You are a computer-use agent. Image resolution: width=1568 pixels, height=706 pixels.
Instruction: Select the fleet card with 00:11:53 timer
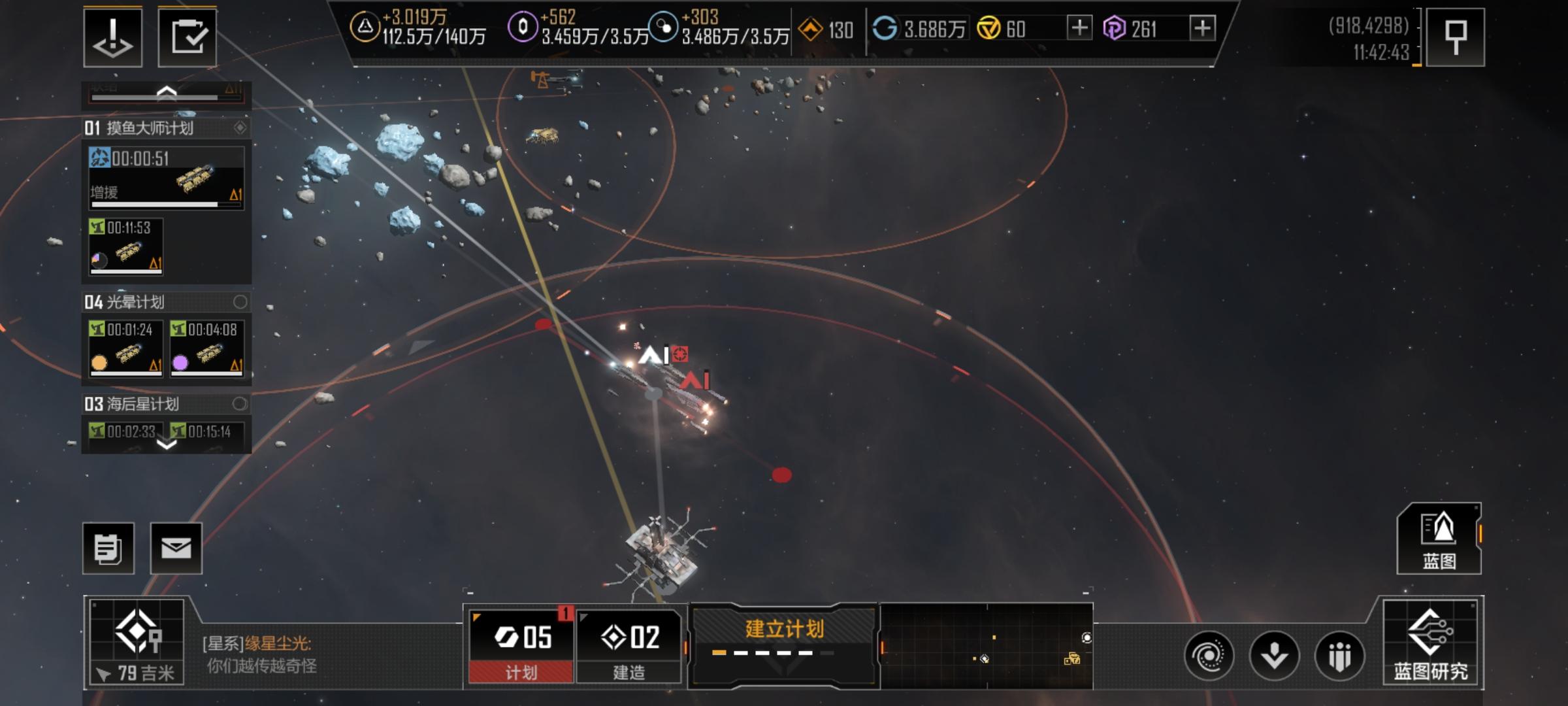[126, 246]
